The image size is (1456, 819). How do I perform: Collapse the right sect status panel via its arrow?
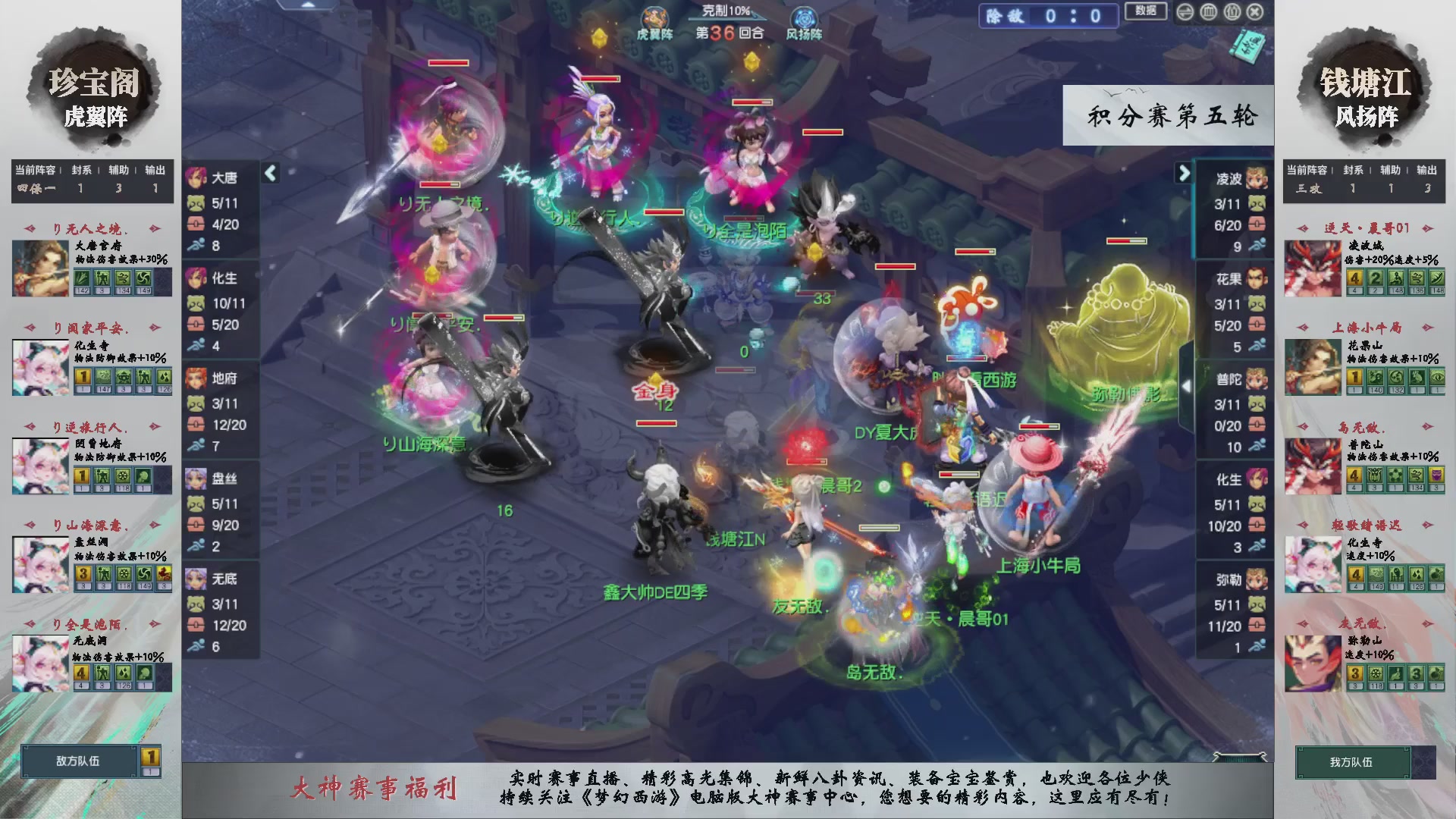pos(1185,173)
